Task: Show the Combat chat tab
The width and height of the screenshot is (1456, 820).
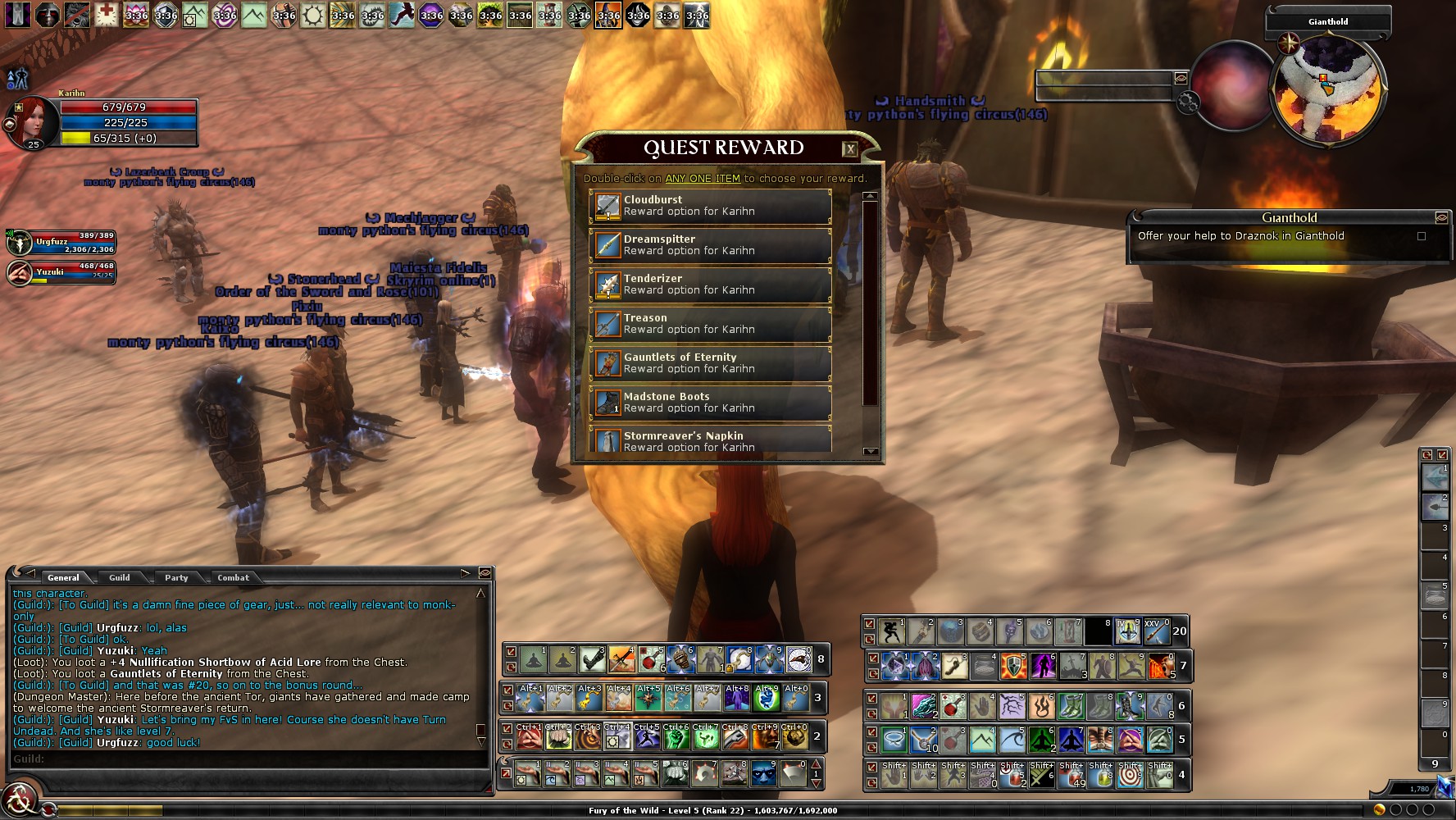Action: (x=233, y=577)
